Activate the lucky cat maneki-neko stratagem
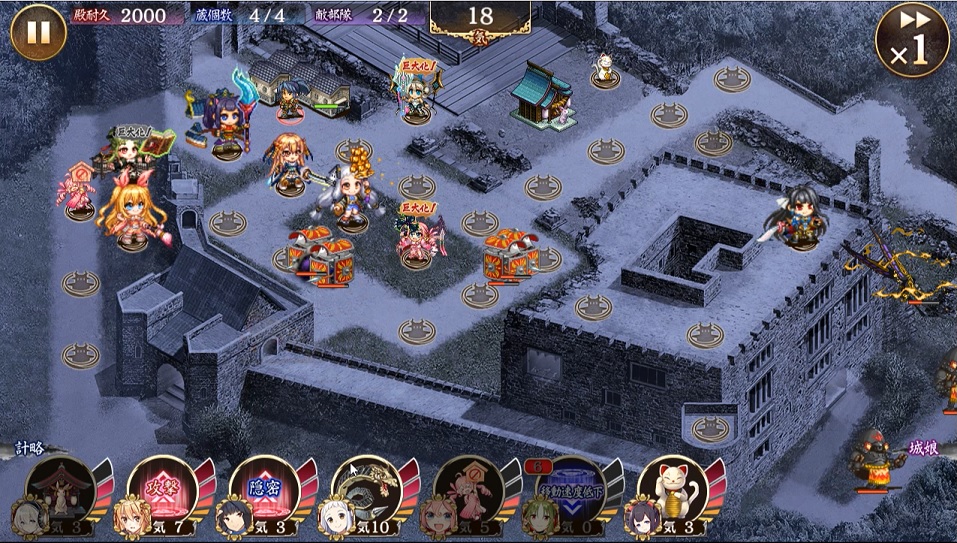The height and width of the screenshot is (543, 957). click(x=674, y=490)
